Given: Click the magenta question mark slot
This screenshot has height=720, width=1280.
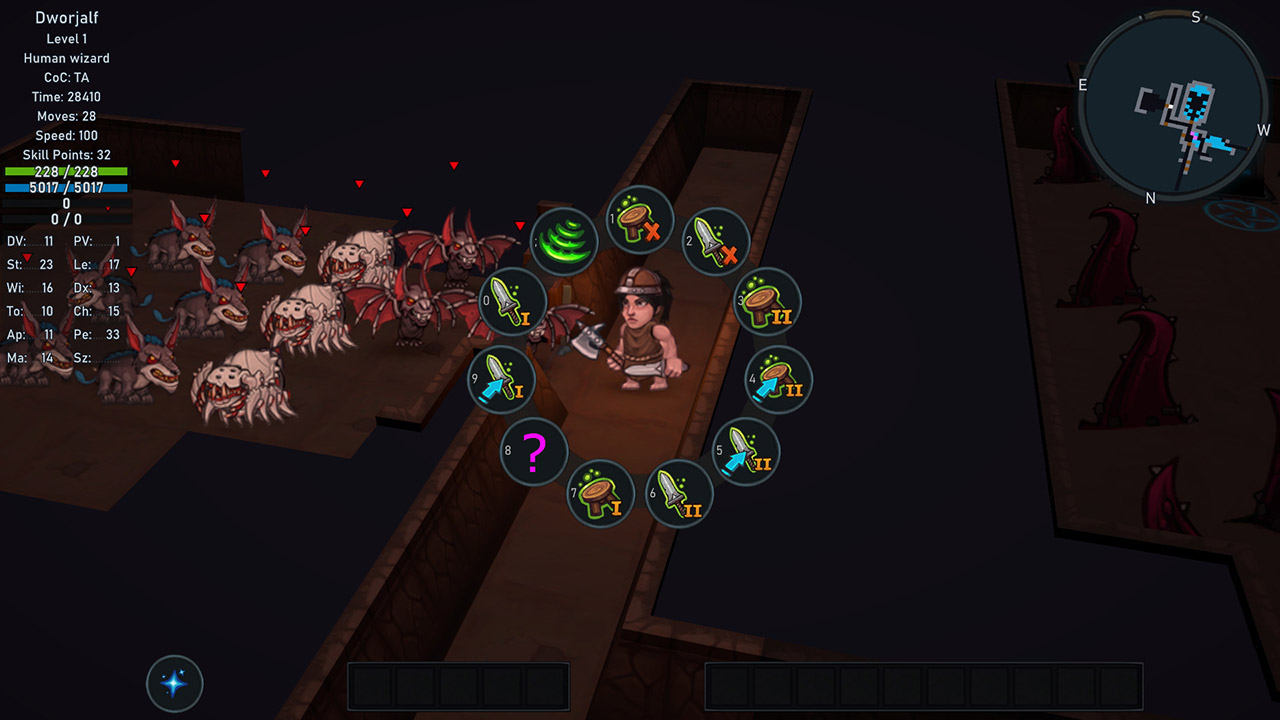Looking at the screenshot, I should tap(534, 451).
